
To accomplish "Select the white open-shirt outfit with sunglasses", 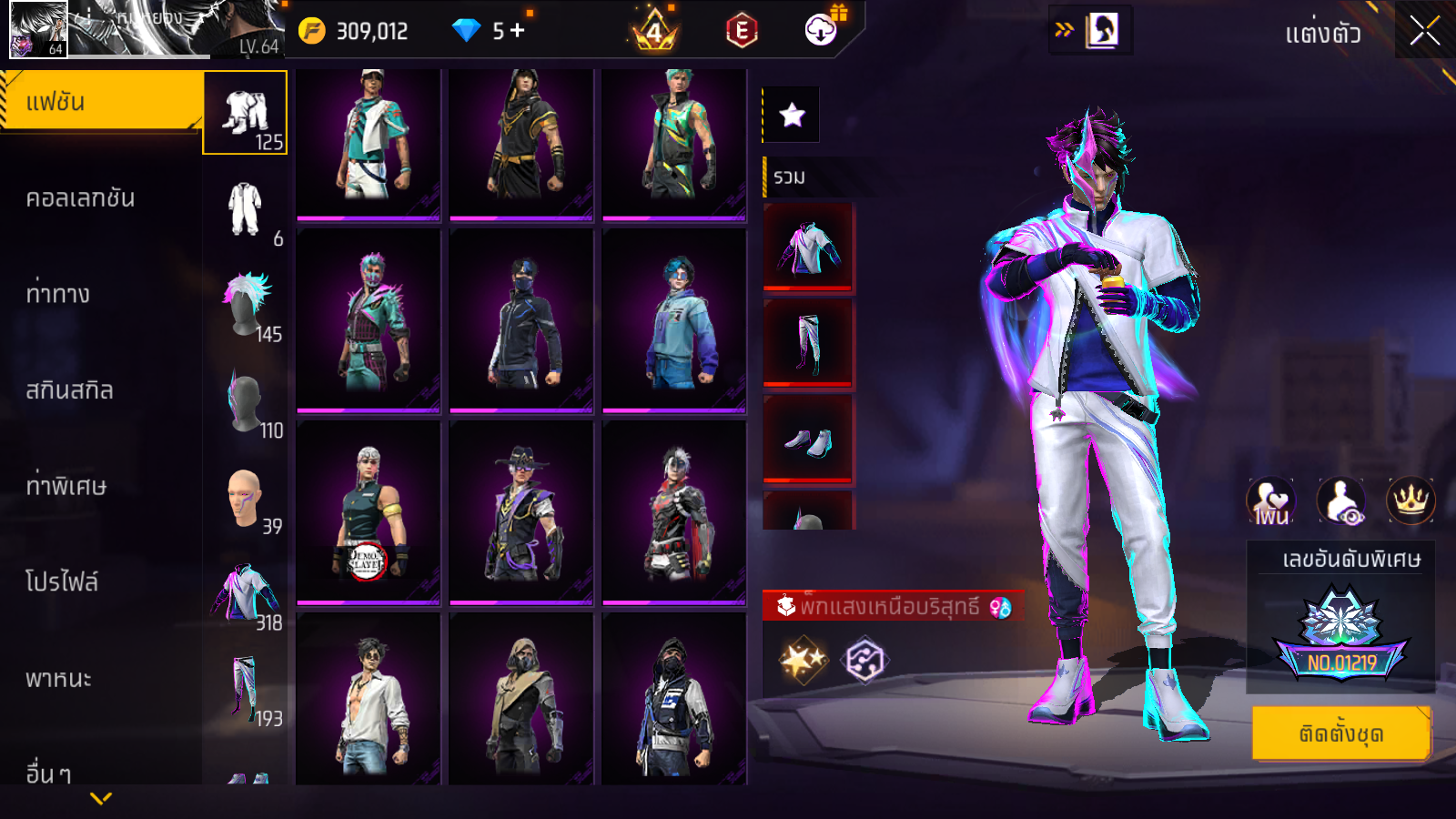I will [x=369, y=699].
